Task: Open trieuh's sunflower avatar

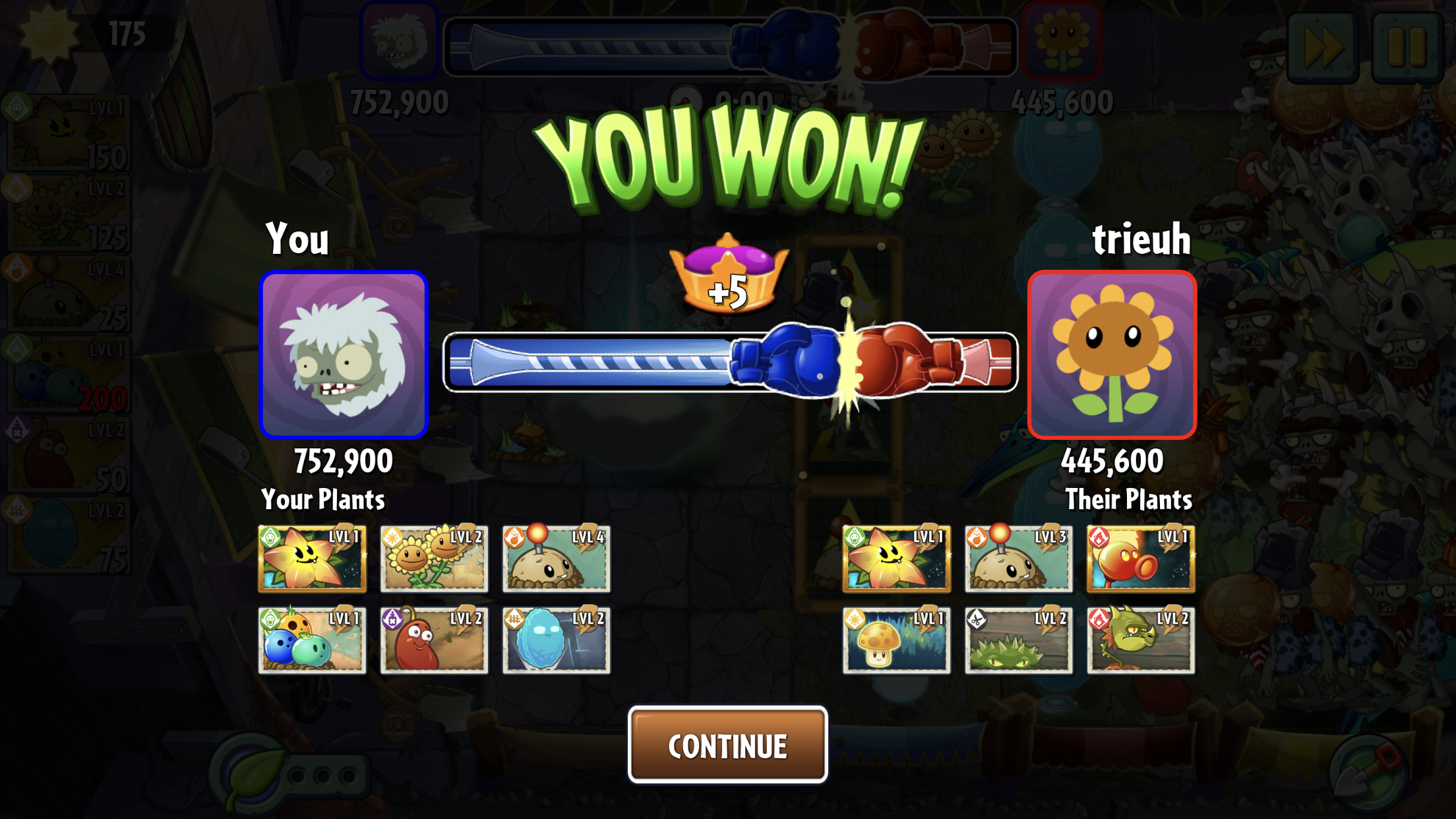Action: point(1112,355)
